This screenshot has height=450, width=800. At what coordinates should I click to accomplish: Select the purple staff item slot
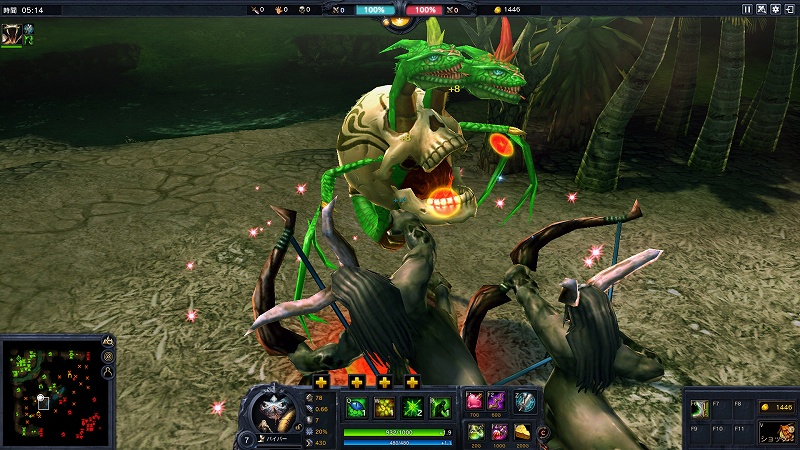click(x=498, y=401)
